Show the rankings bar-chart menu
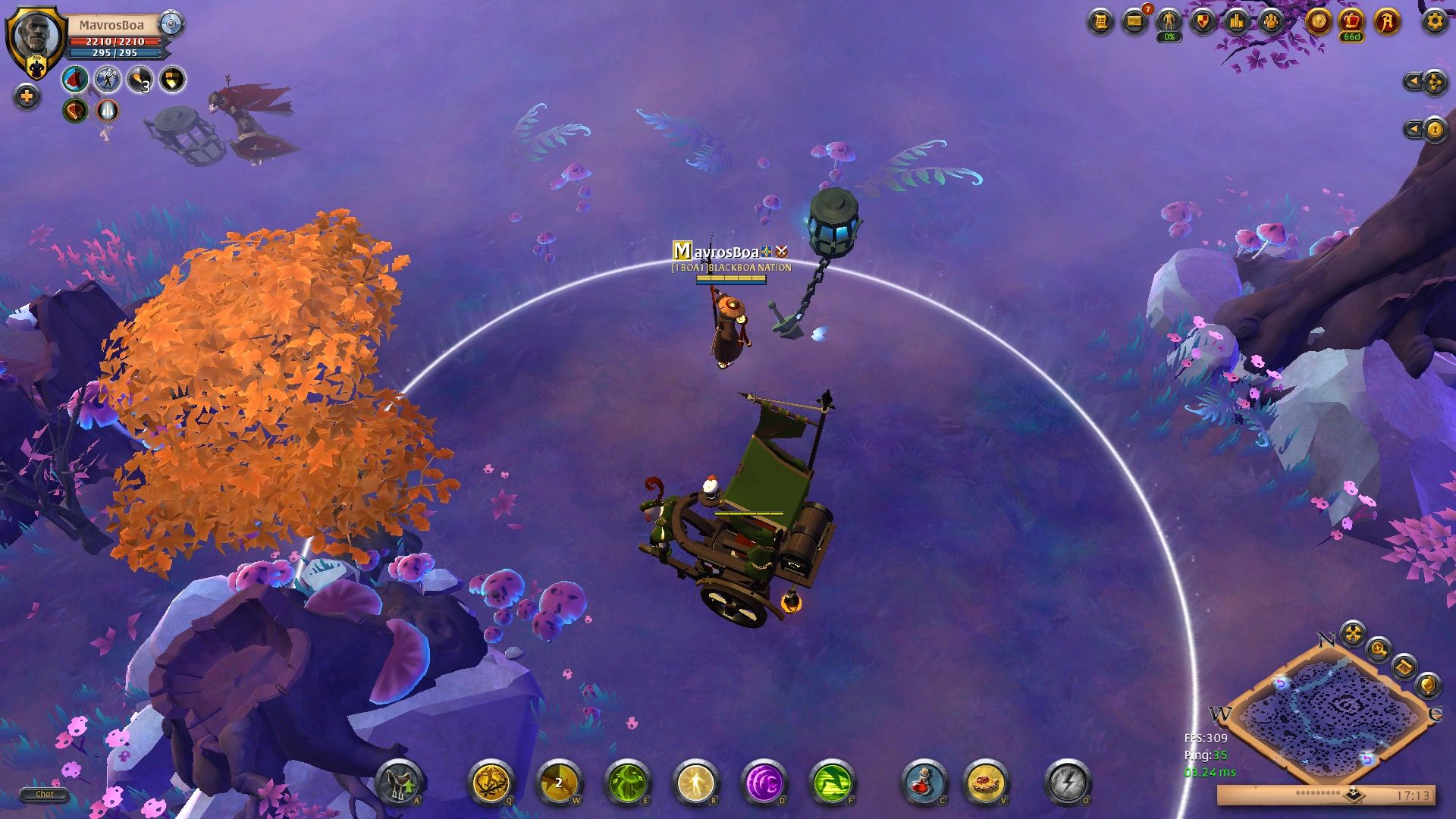Screen dimensions: 1456x819 click(x=1237, y=22)
